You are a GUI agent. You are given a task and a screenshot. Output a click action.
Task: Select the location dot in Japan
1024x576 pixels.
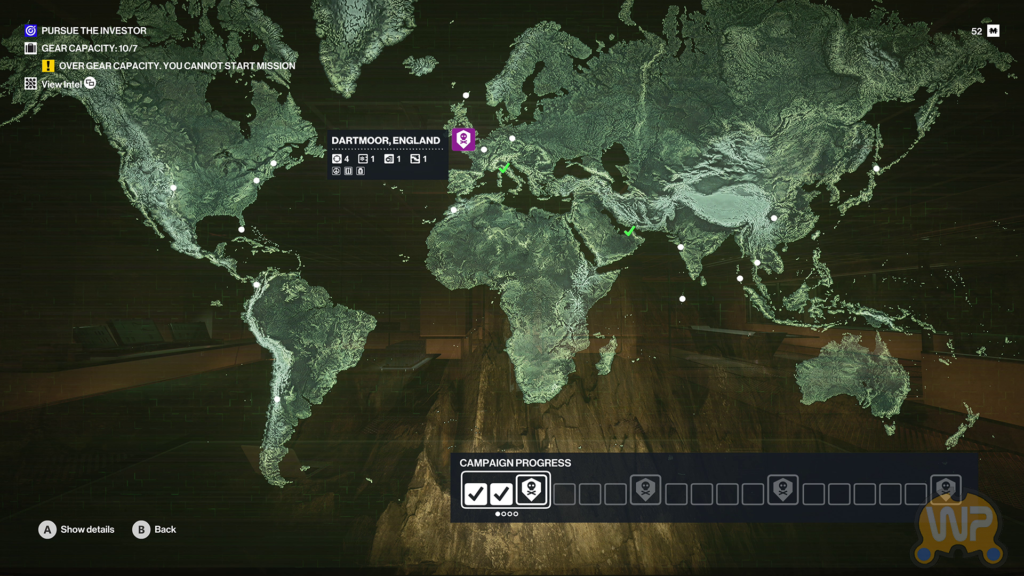(876, 168)
